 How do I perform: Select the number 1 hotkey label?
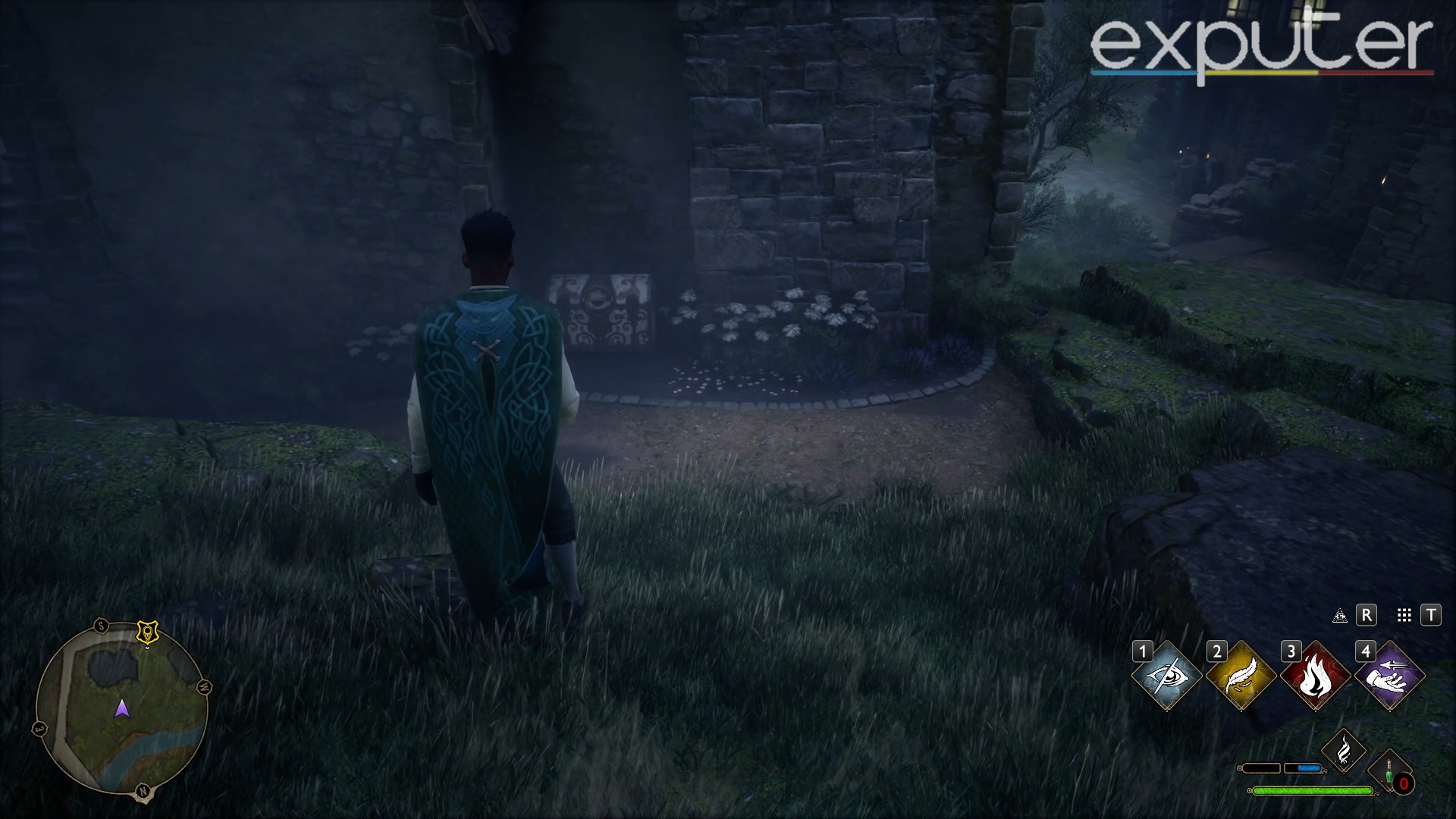pyautogui.click(x=1144, y=651)
